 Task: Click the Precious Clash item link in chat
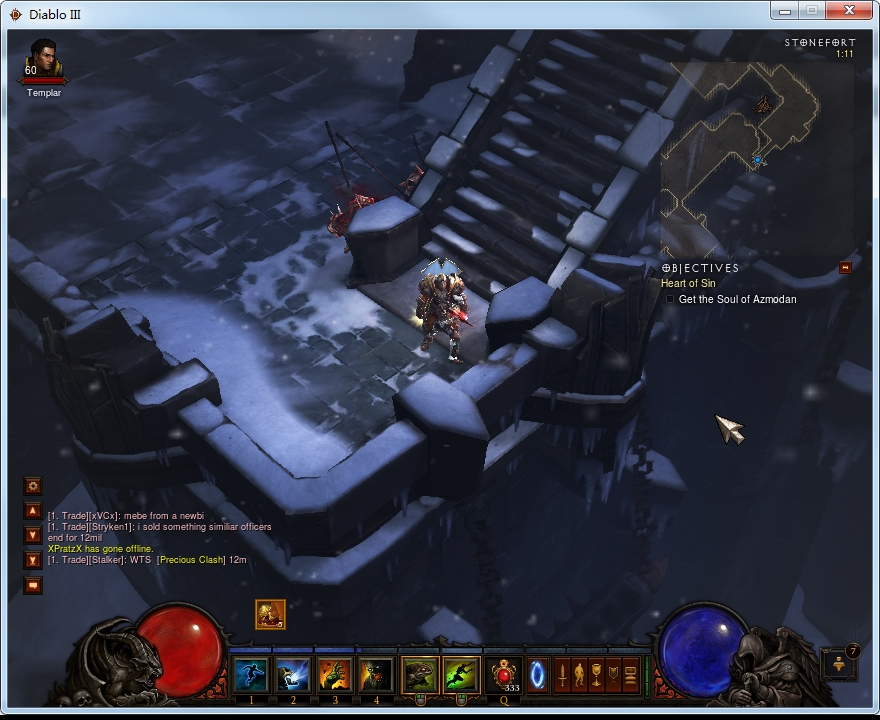191,560
